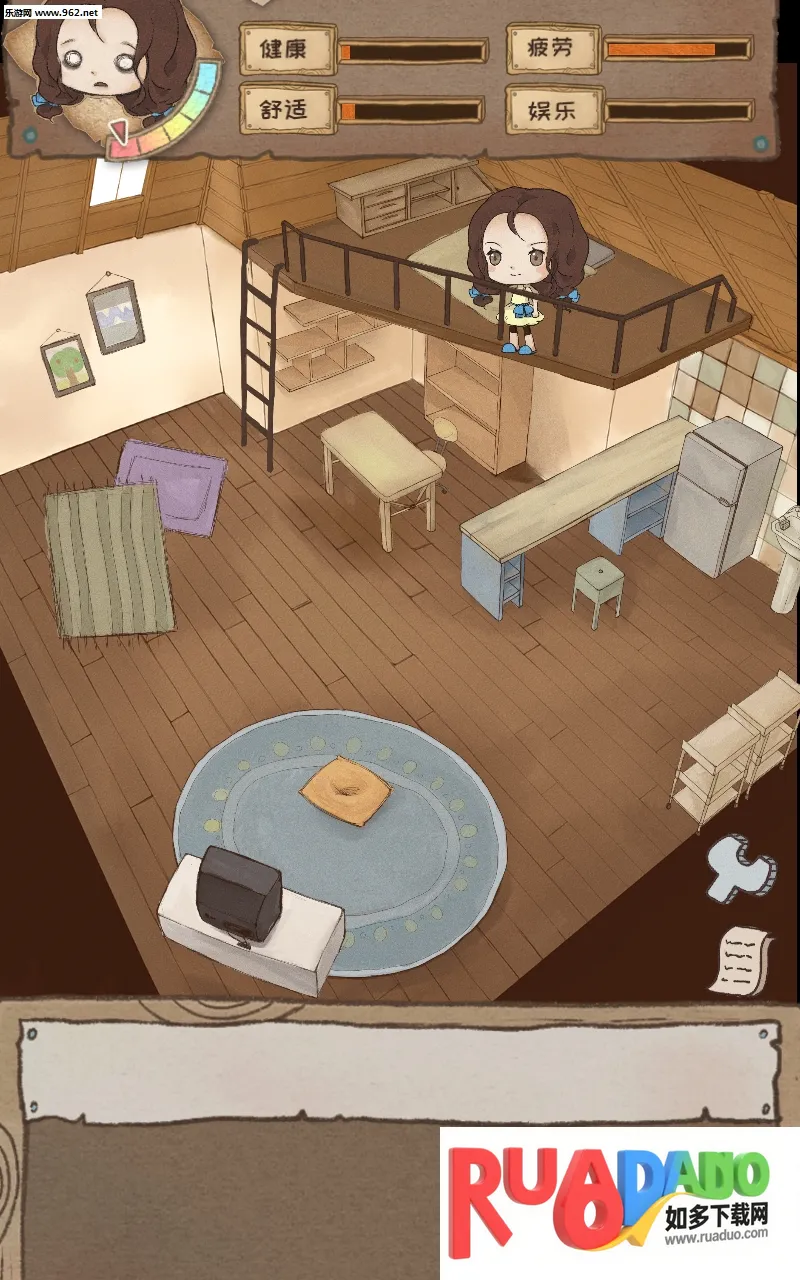Tap the empty parchment message box
This screenshot has height=1280, width=800.
[x=400, y=1071]
